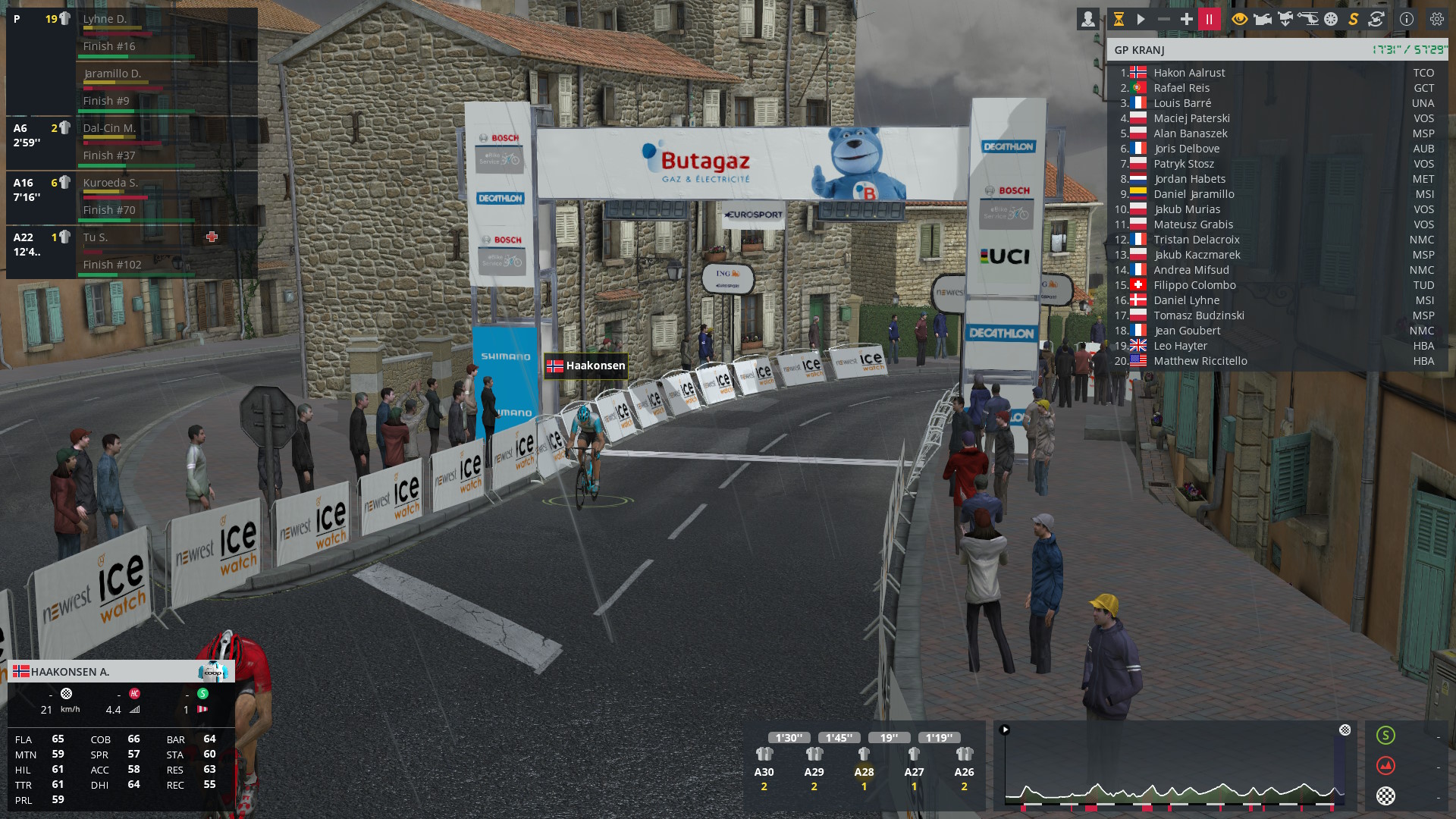Toggle the yellow eye view icon
Screen dimensions: 1456x819
coord(1239,20)
